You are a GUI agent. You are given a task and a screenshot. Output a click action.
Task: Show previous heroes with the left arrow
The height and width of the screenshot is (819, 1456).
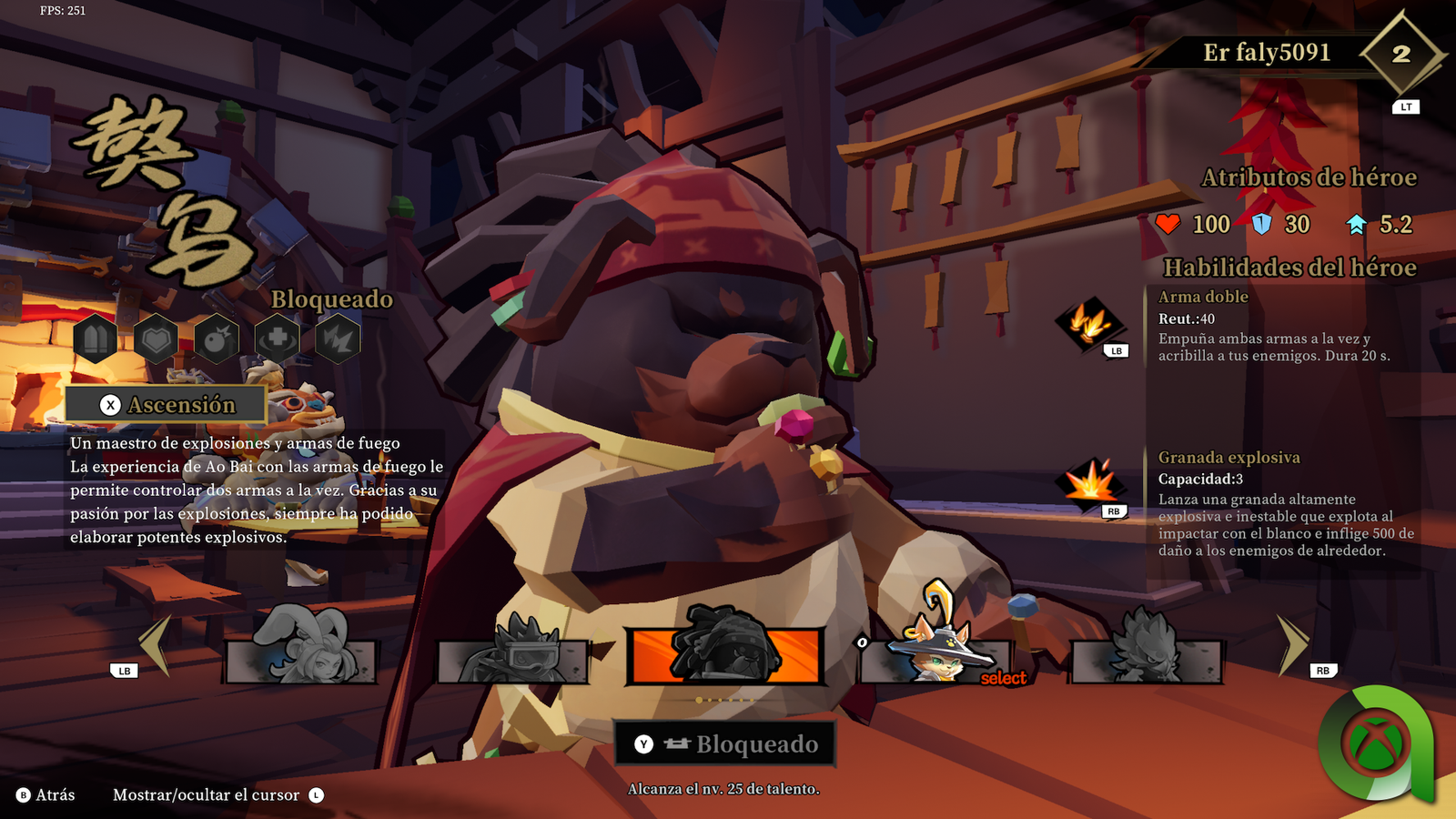coord(155,644)
